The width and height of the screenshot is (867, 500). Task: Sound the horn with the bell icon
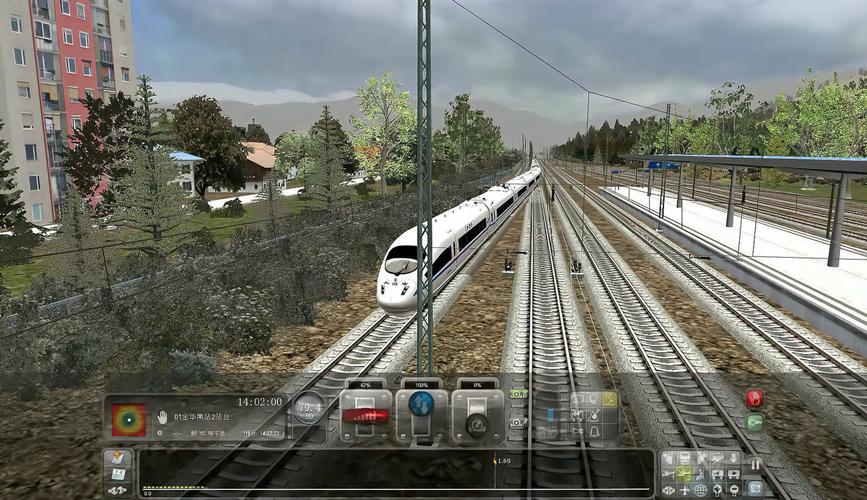click(x=593, y=431)
